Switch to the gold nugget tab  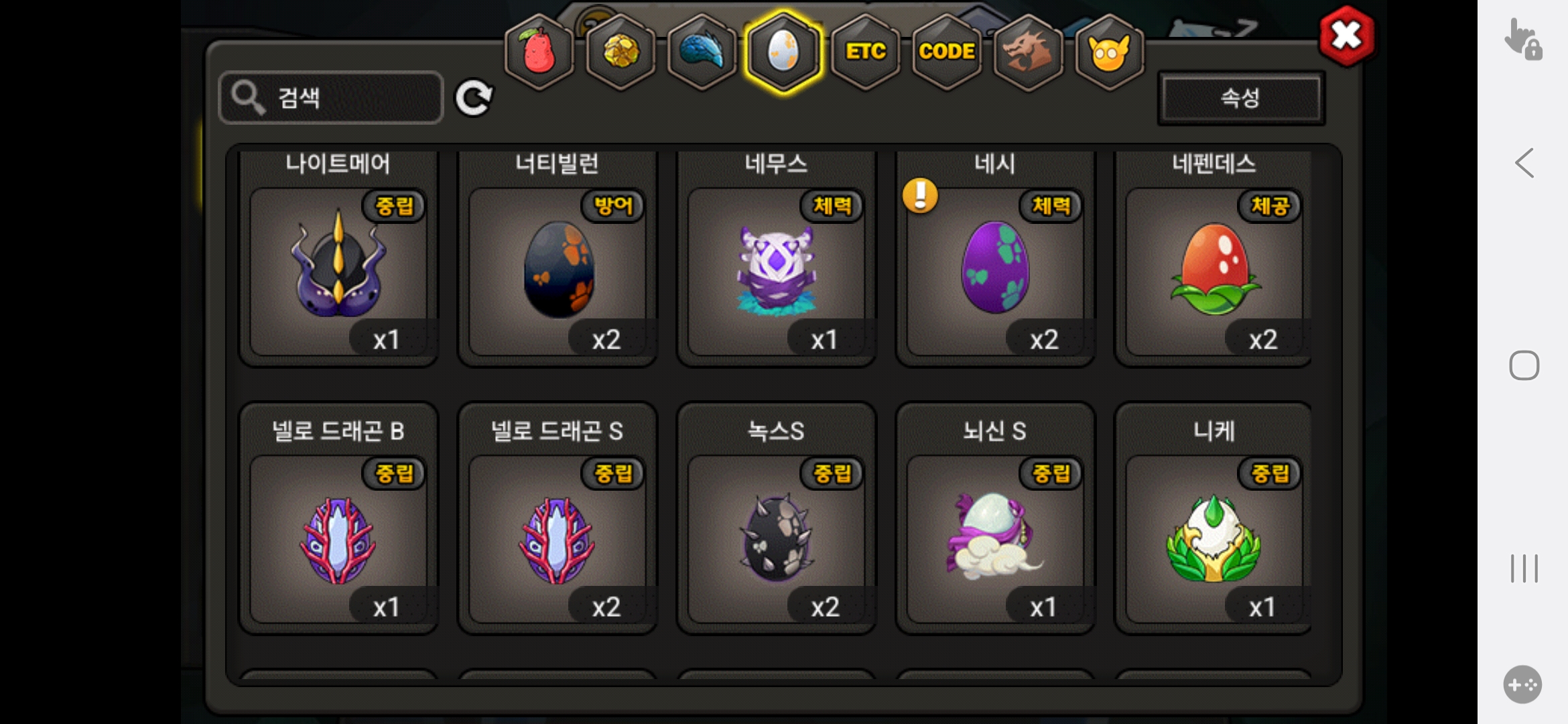(x=621, y=52)
